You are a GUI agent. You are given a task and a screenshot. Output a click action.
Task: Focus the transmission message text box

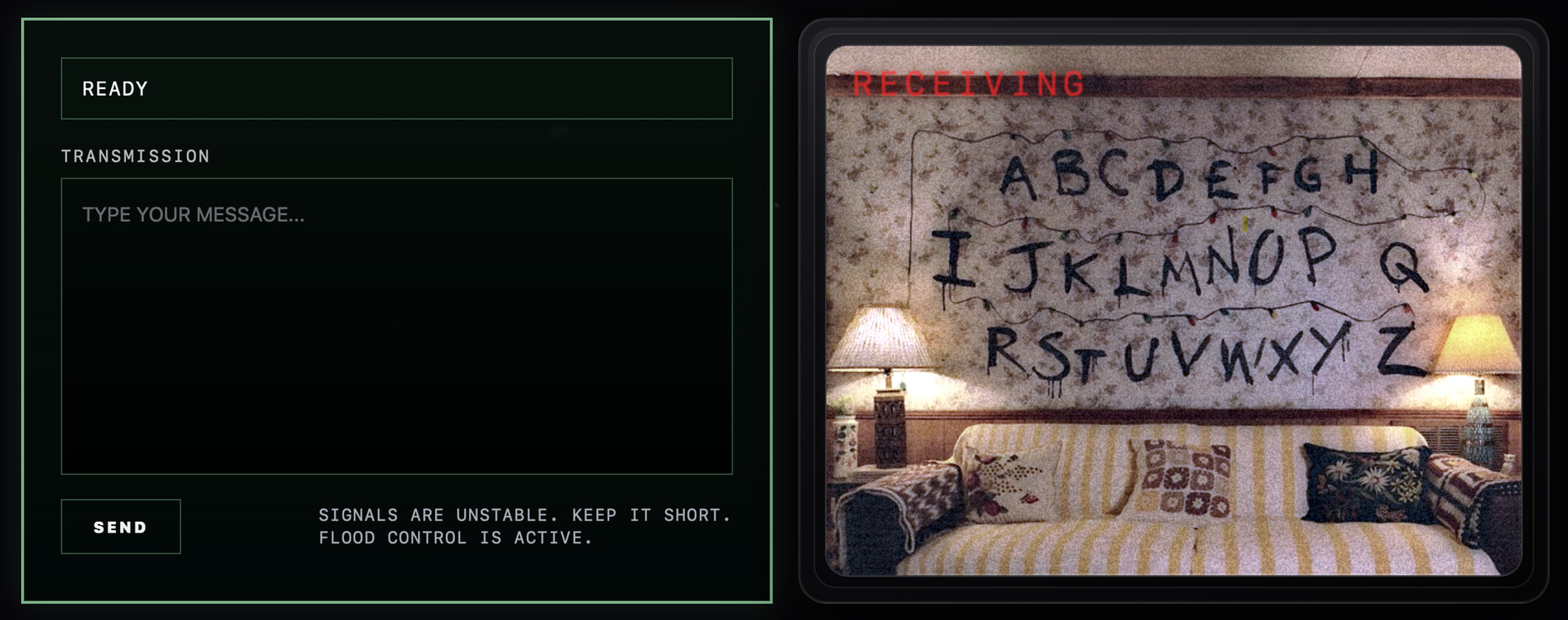[396, 325]
